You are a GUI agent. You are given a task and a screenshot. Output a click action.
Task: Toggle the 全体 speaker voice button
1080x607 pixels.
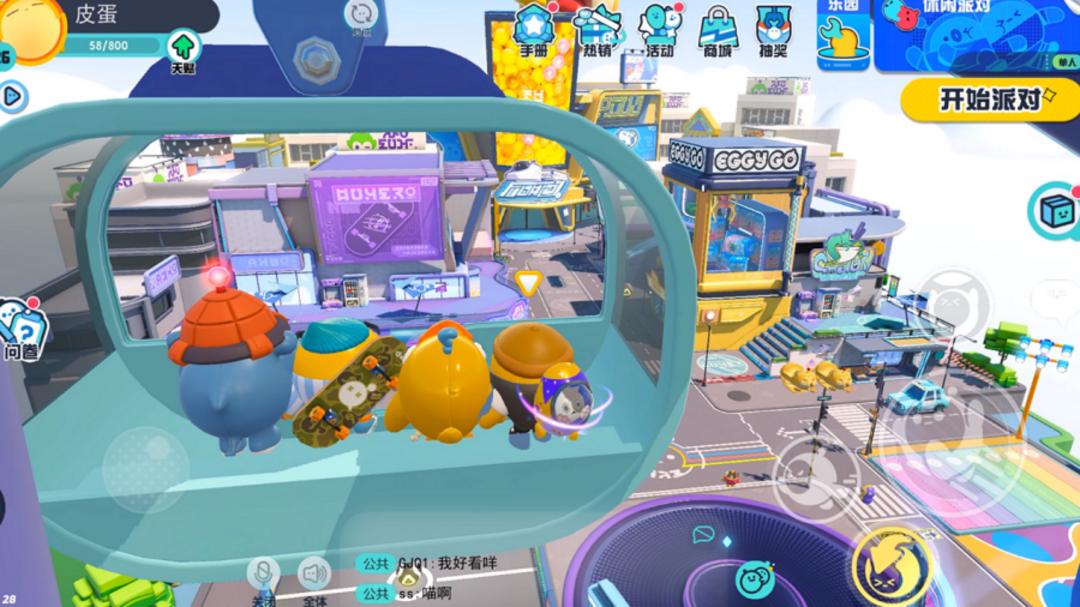(x=314, y=574)
